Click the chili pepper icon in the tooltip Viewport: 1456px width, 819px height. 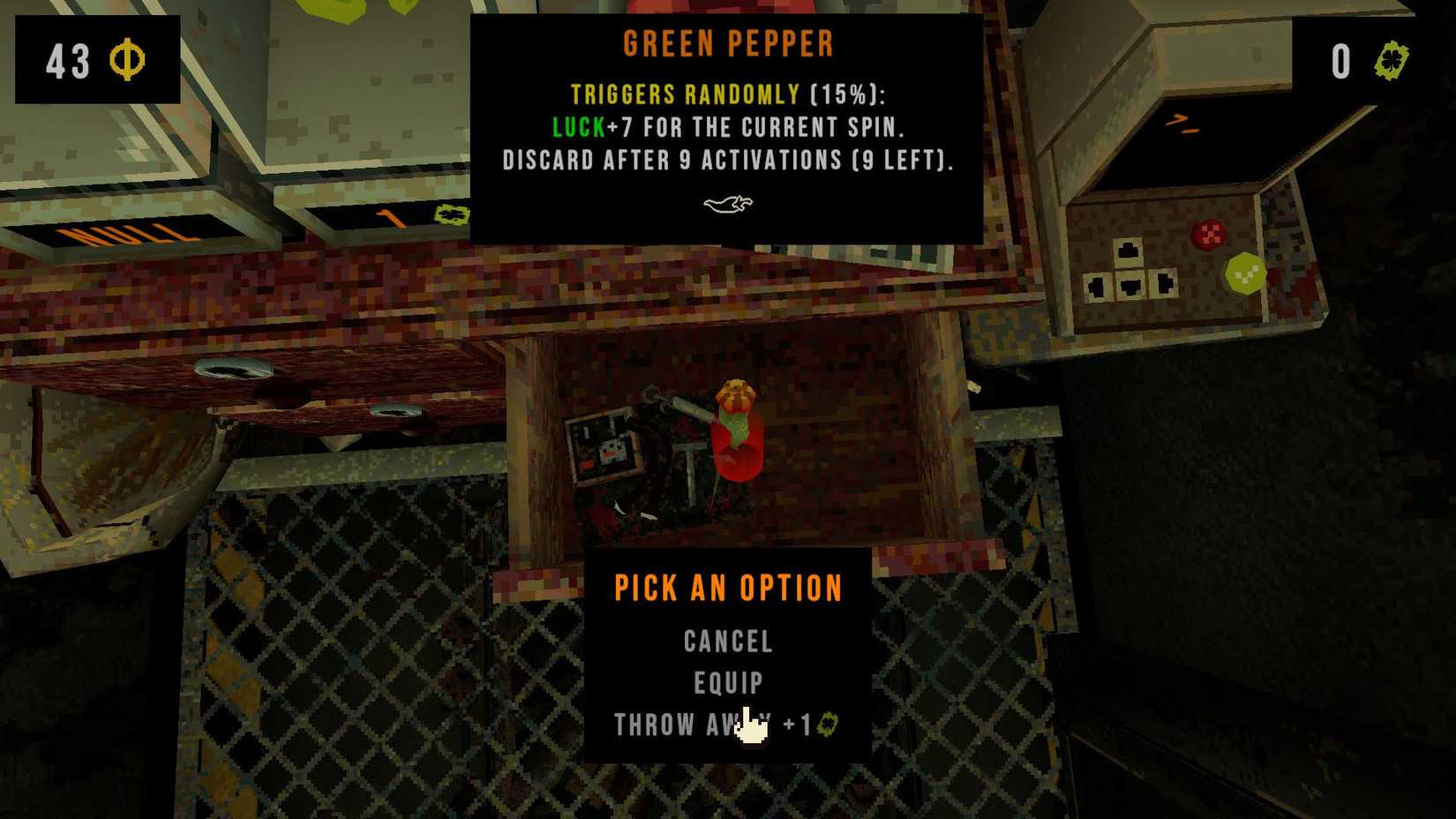tap(726, 206)
